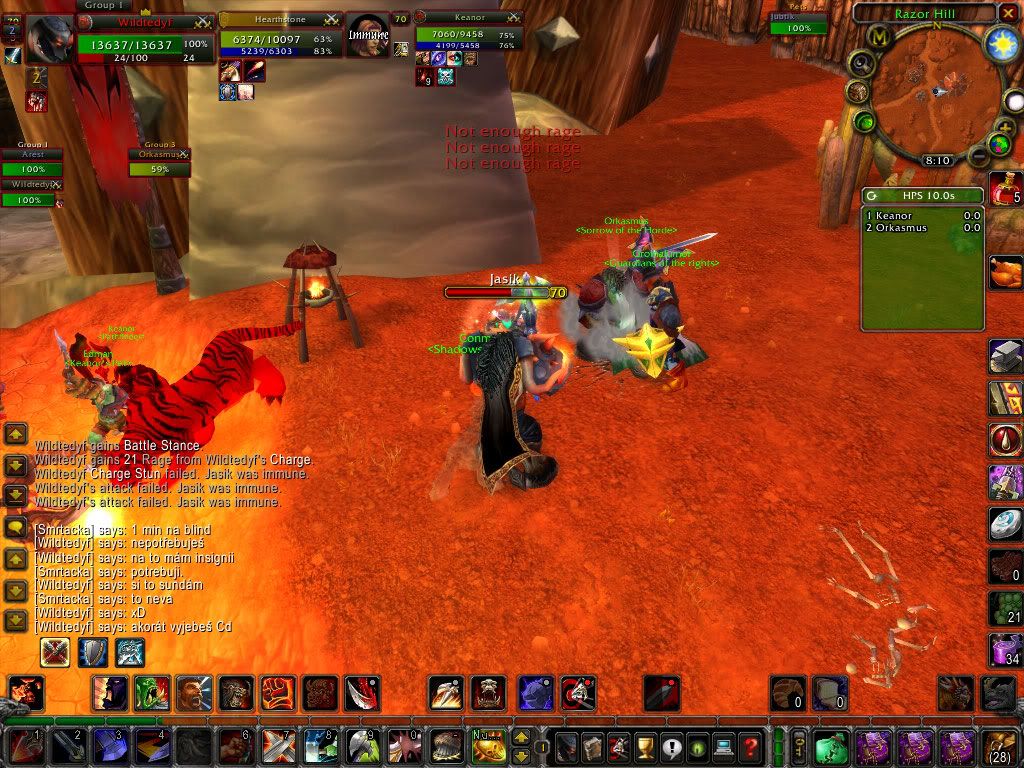Select the Wildtedyf player portrait

[49, 41]
